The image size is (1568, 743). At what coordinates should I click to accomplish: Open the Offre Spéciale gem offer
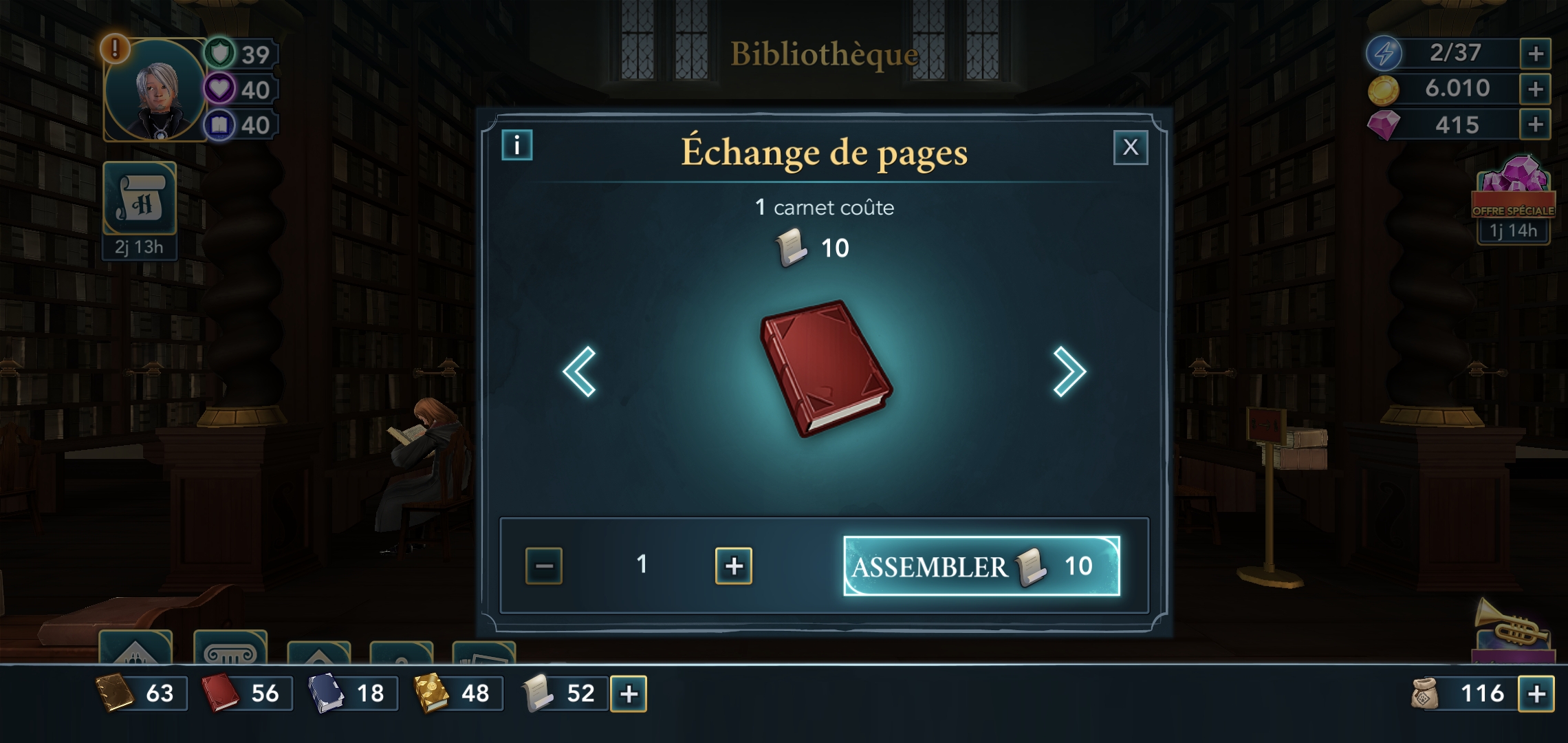(x=1513, y=200)
